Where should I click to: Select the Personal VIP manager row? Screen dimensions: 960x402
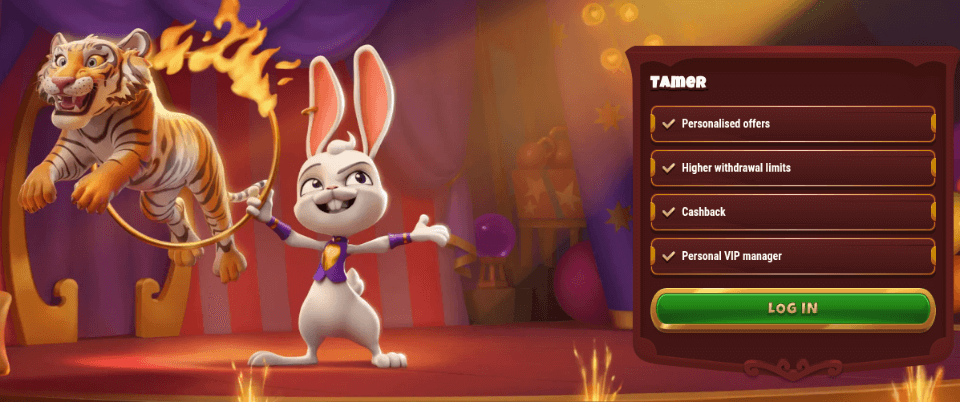coord(792,256)
